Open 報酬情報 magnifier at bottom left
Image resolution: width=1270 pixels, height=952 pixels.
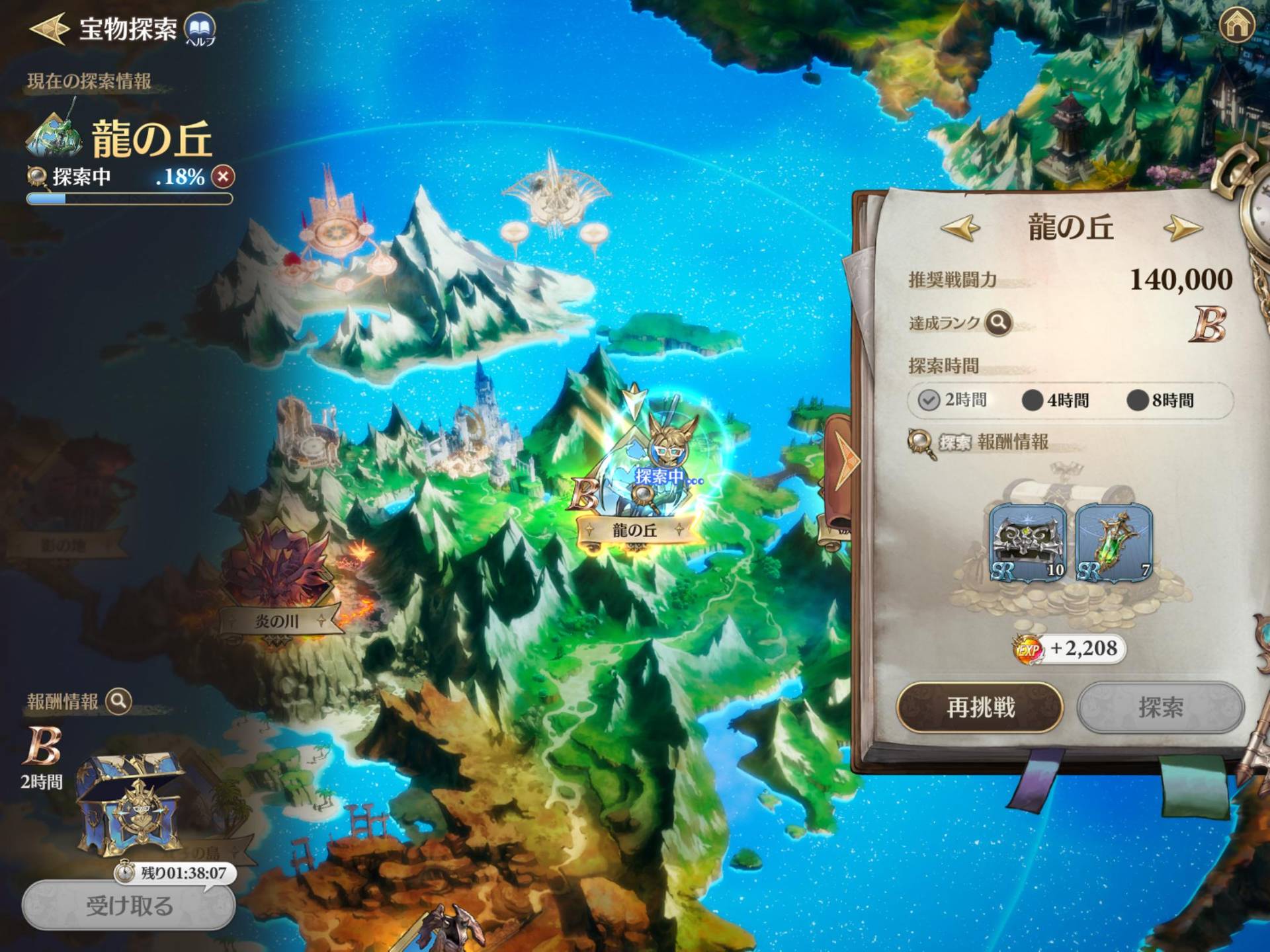119,701
